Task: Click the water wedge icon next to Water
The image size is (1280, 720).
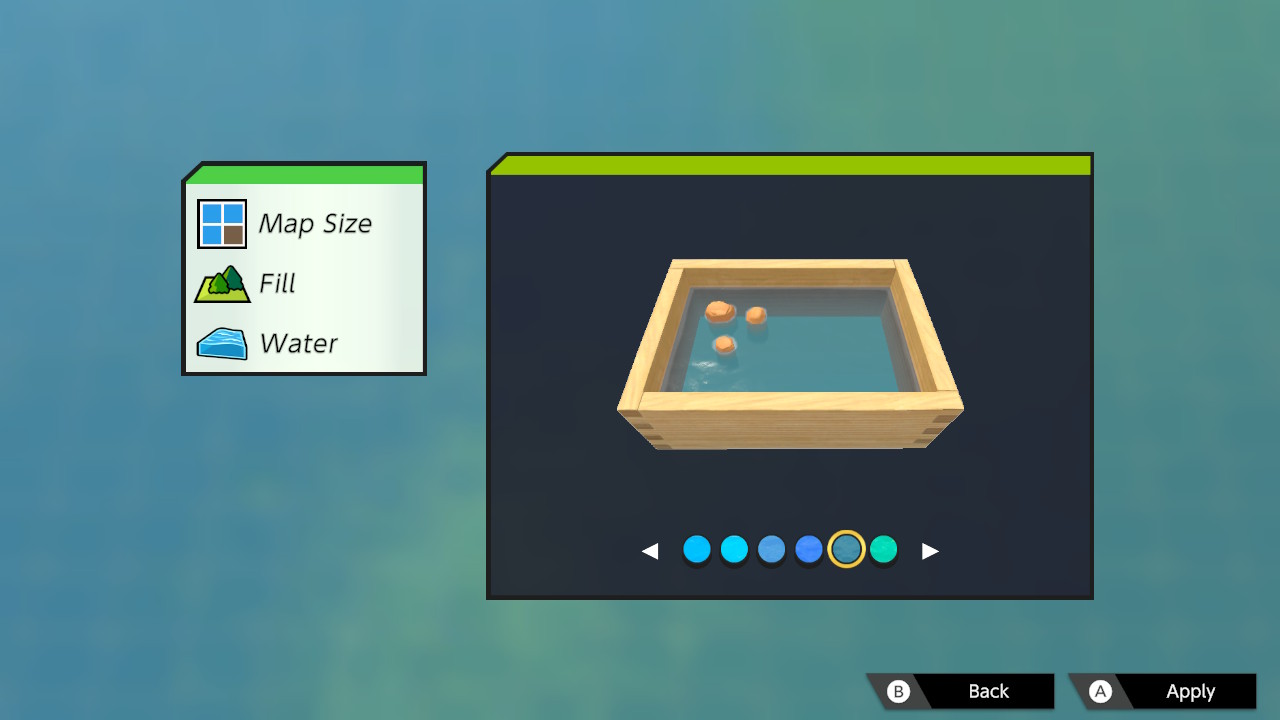Action: tap(220, 343)
